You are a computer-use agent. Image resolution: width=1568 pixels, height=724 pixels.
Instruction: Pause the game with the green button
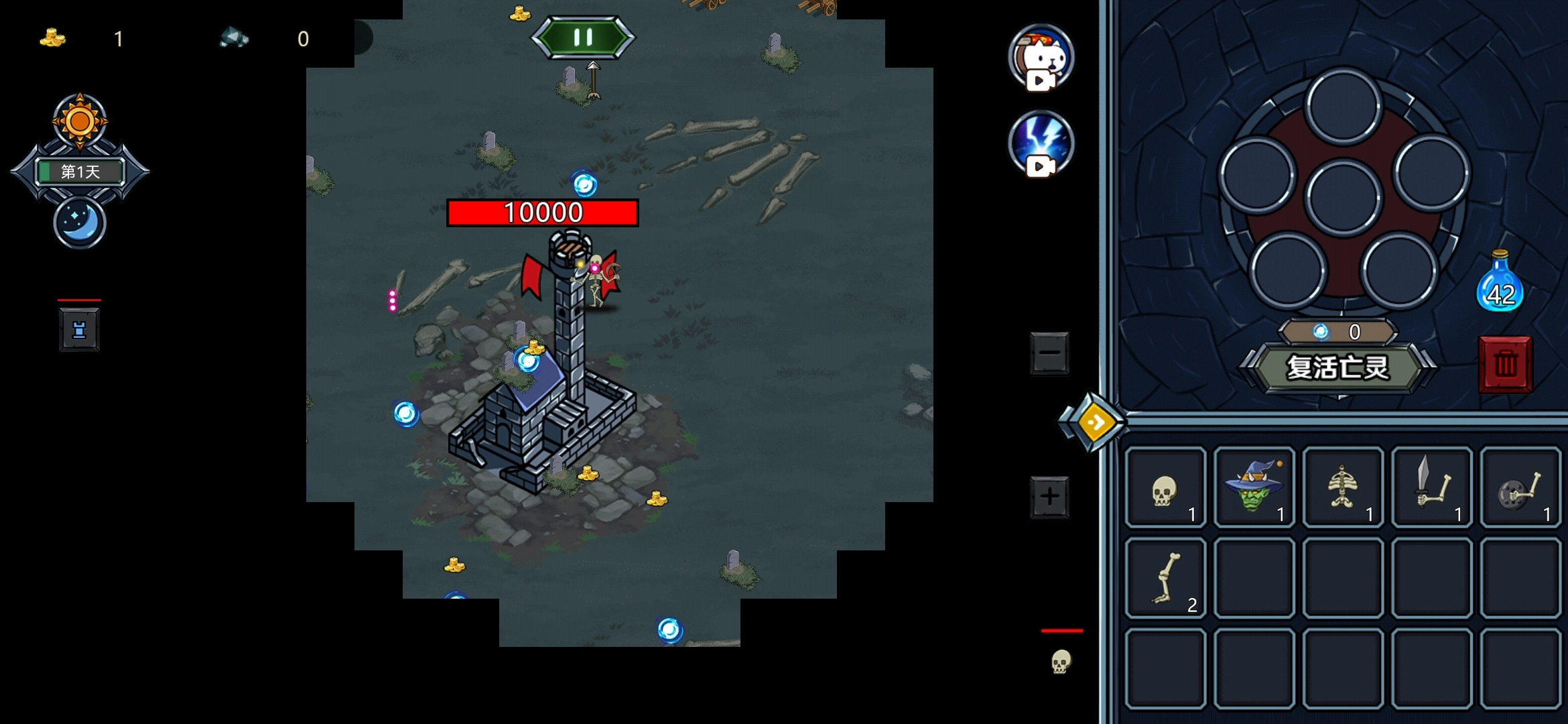point(583,38)
